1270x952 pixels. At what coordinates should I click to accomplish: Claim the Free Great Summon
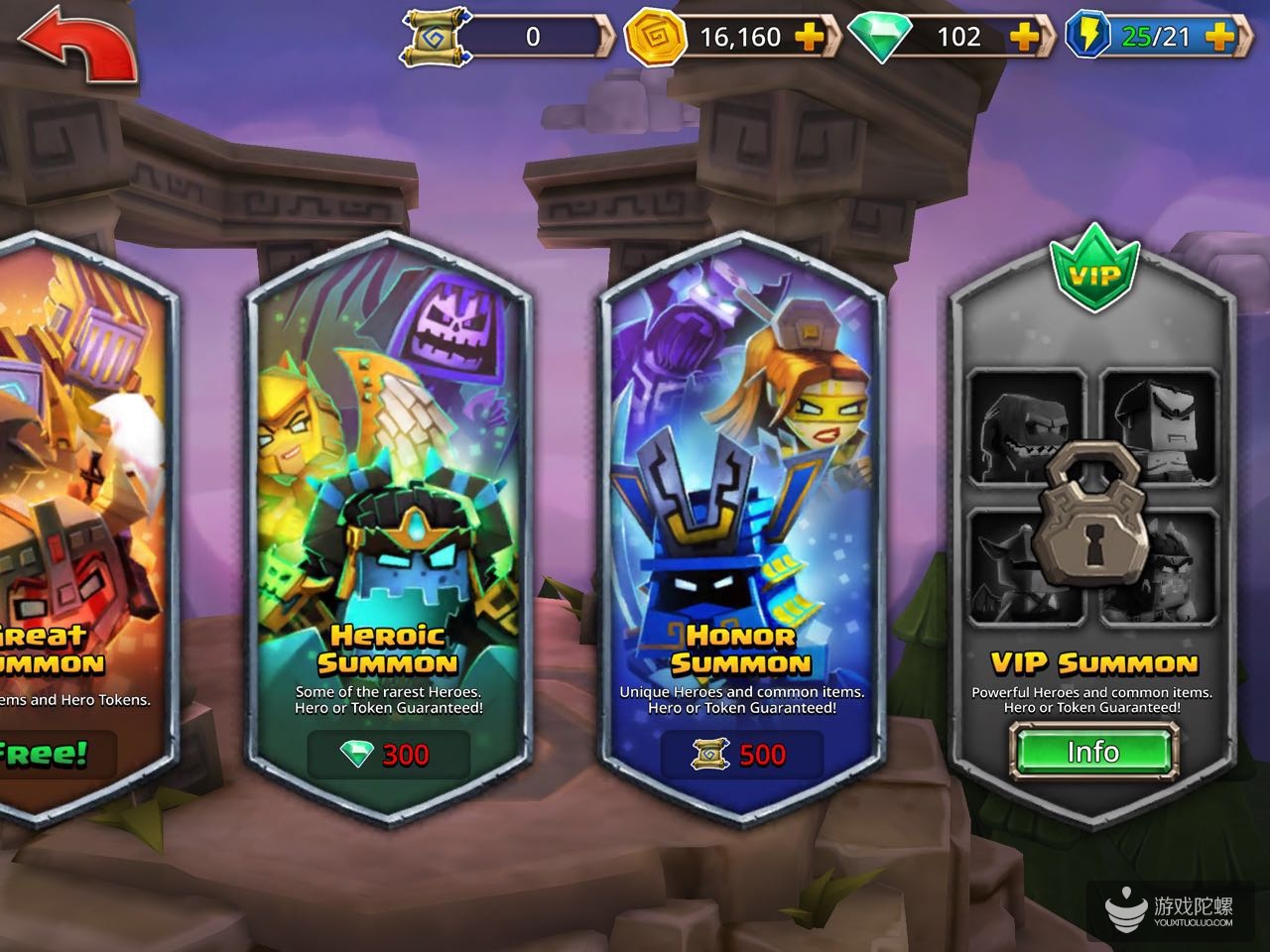50,754
